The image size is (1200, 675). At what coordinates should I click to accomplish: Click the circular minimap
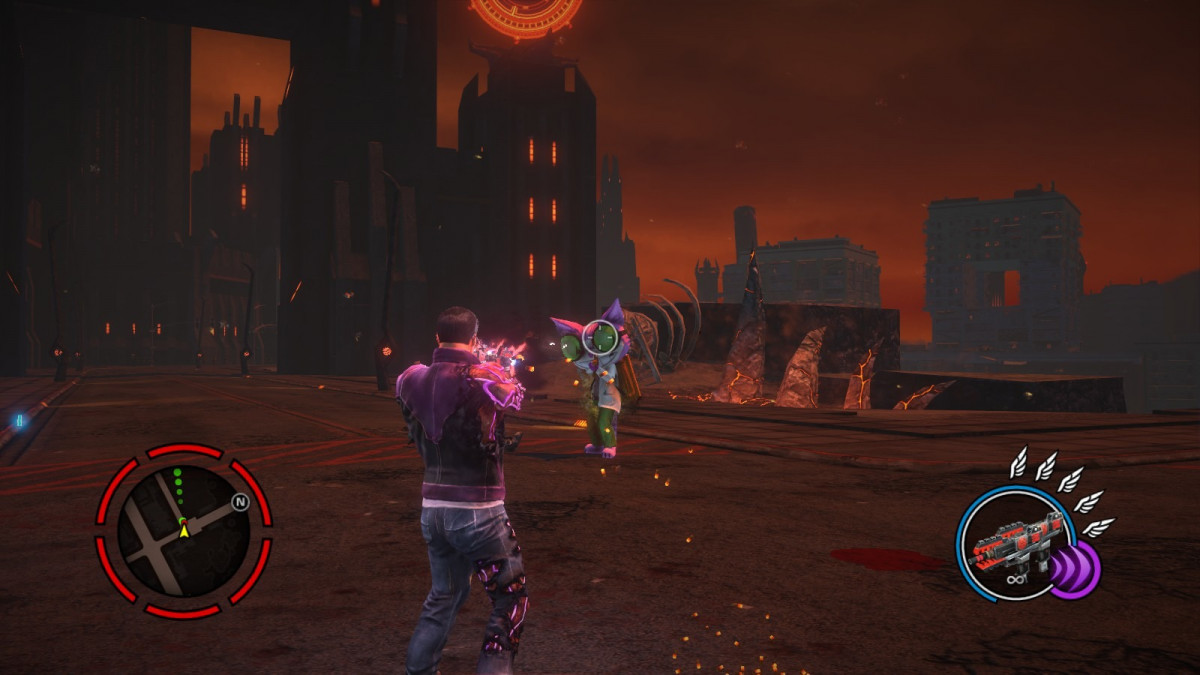[x=183, y=531]
